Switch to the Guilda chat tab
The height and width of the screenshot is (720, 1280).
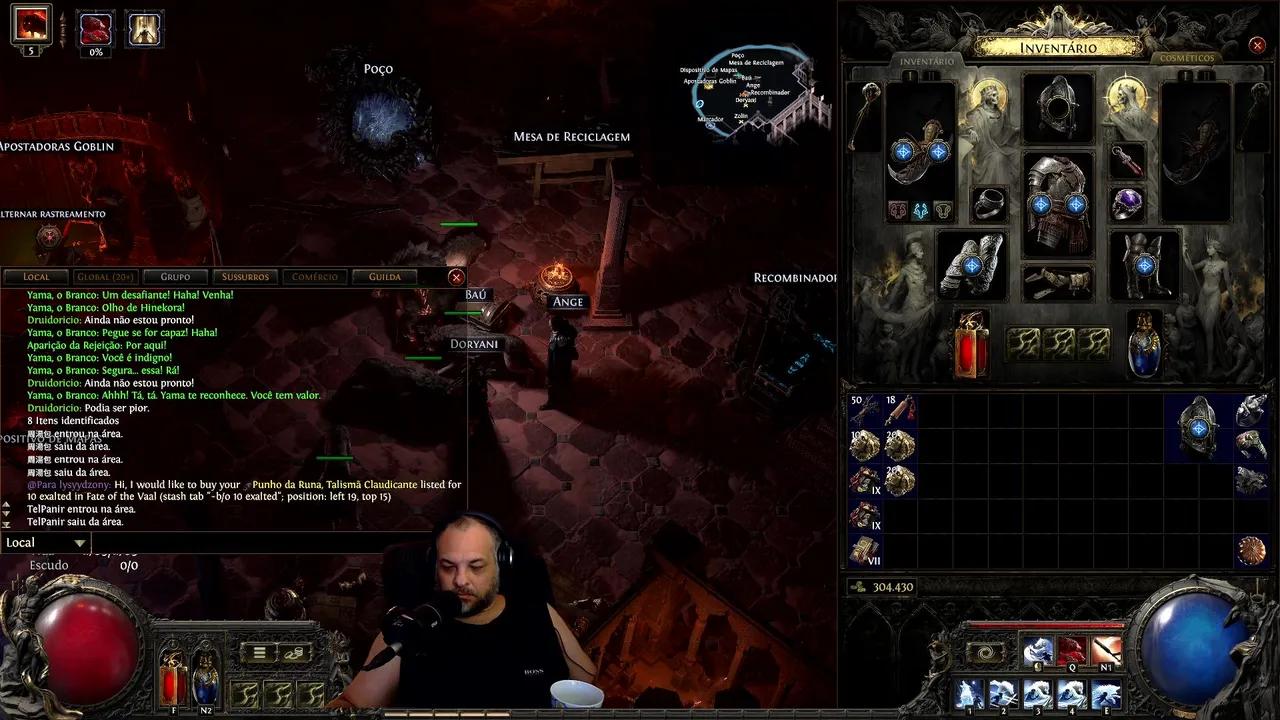point(383,277)
